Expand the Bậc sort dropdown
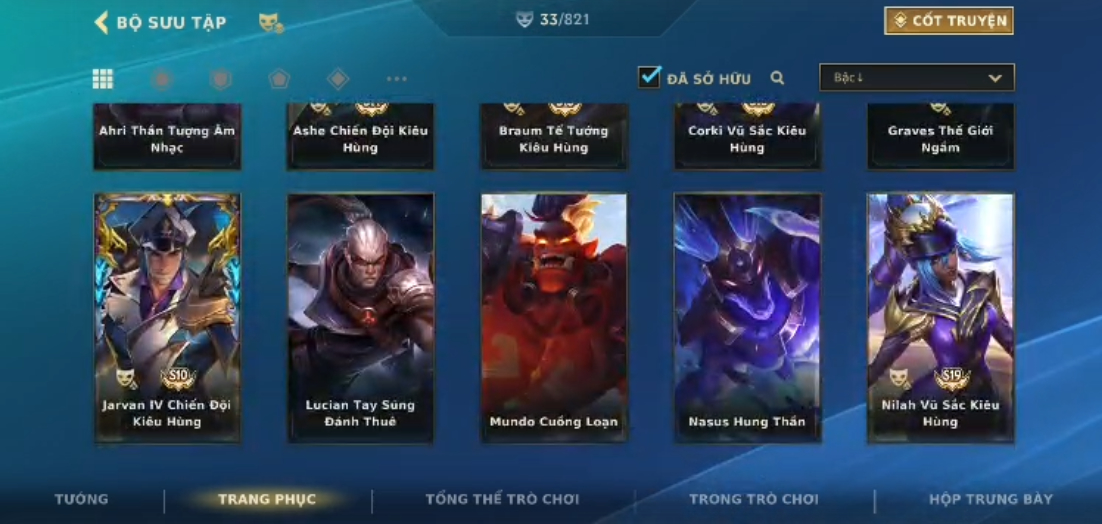The width and height of the screenshot is (1102, 524). (x=916, y=78)
